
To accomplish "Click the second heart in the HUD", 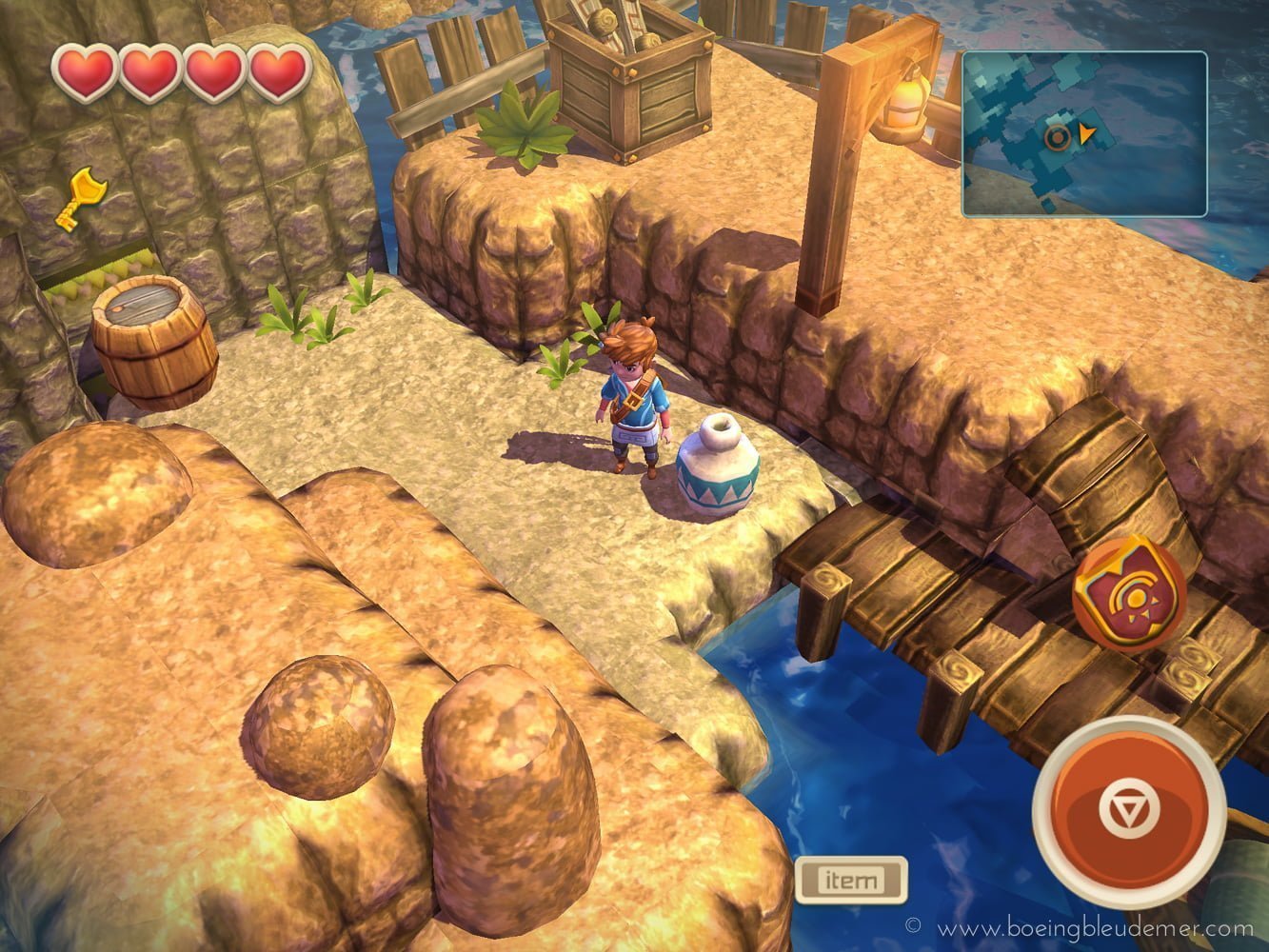I will pos(149,71).
